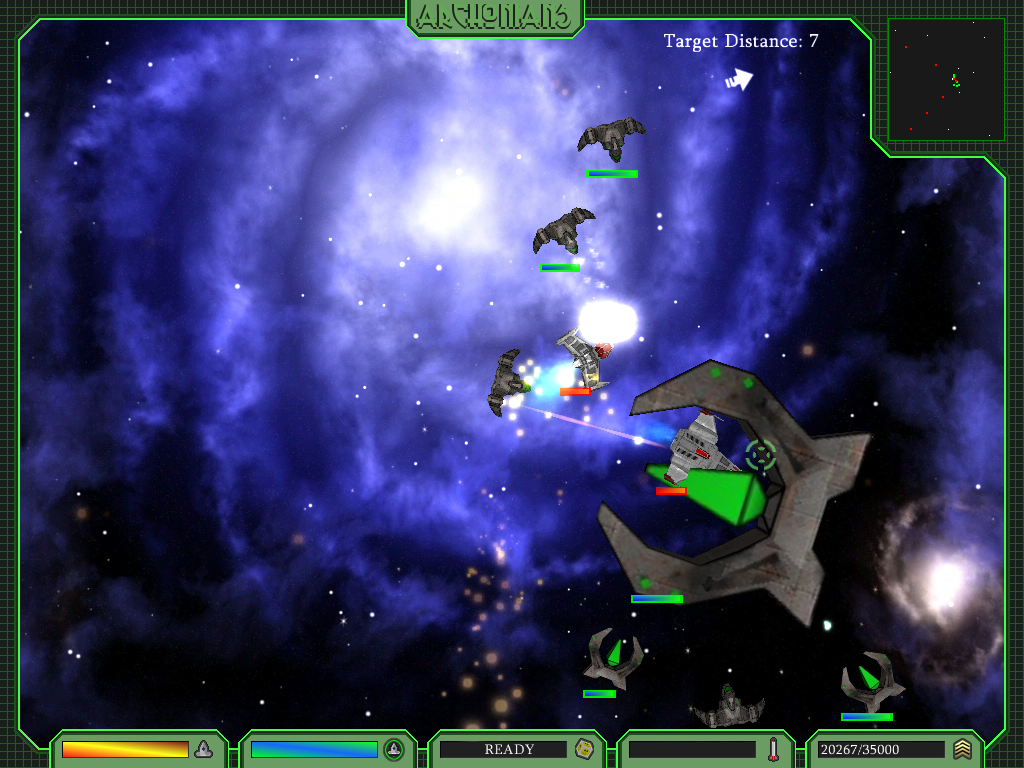Screen dimensions: 1024x768
Task: Click the green targeting reticle on the station
Action: (x=761, y=455)
